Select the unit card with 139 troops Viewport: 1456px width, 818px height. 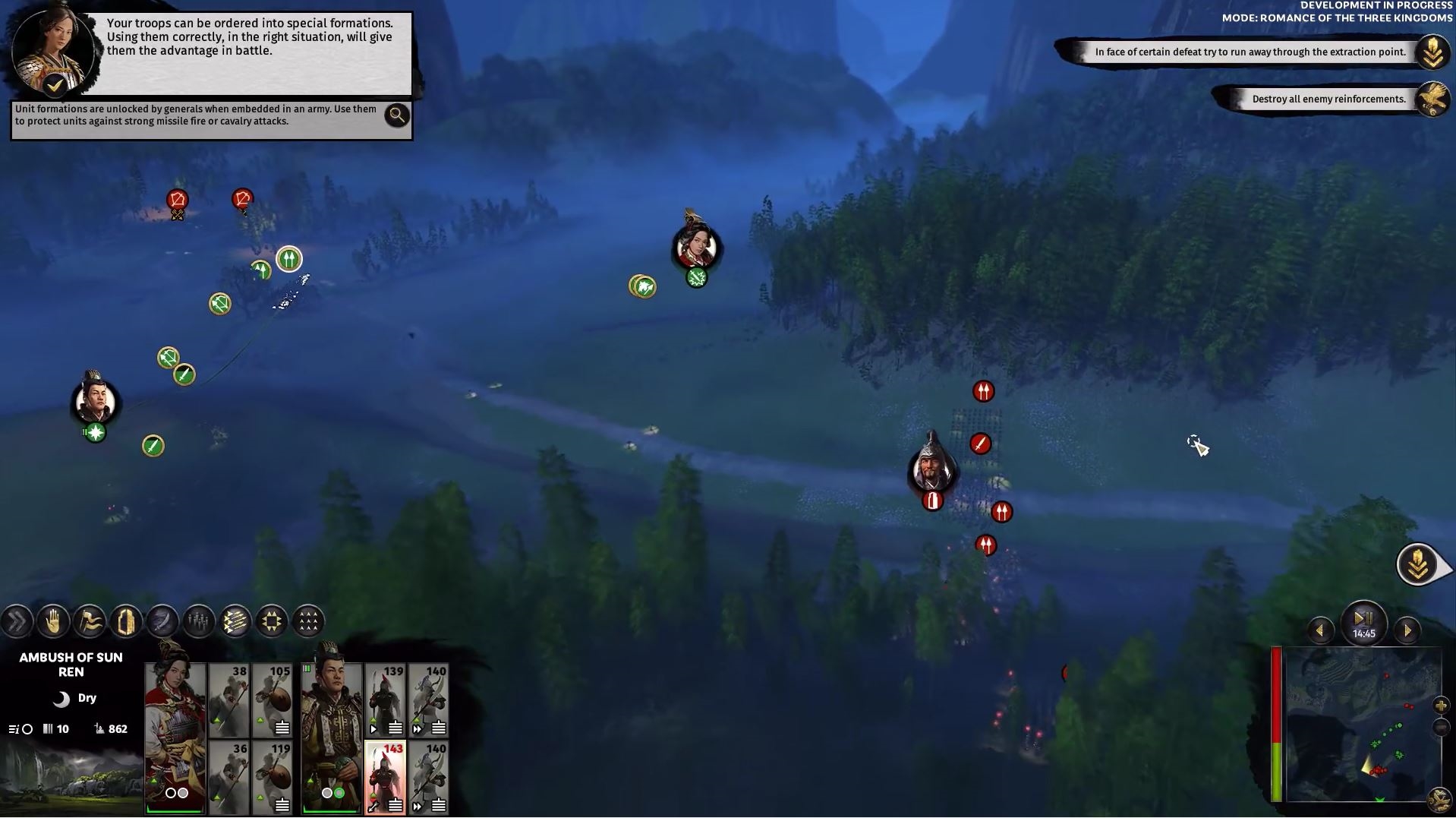coord(386,700)
